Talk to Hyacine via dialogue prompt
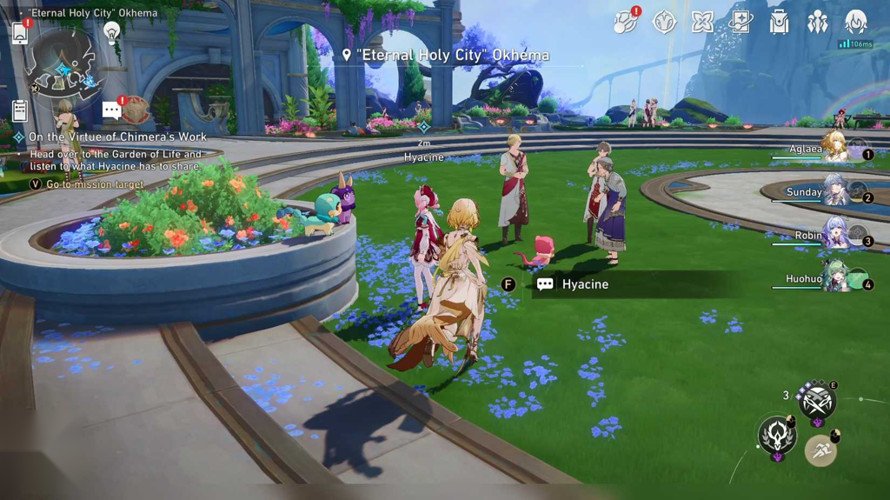 click(x=585, y=284)
